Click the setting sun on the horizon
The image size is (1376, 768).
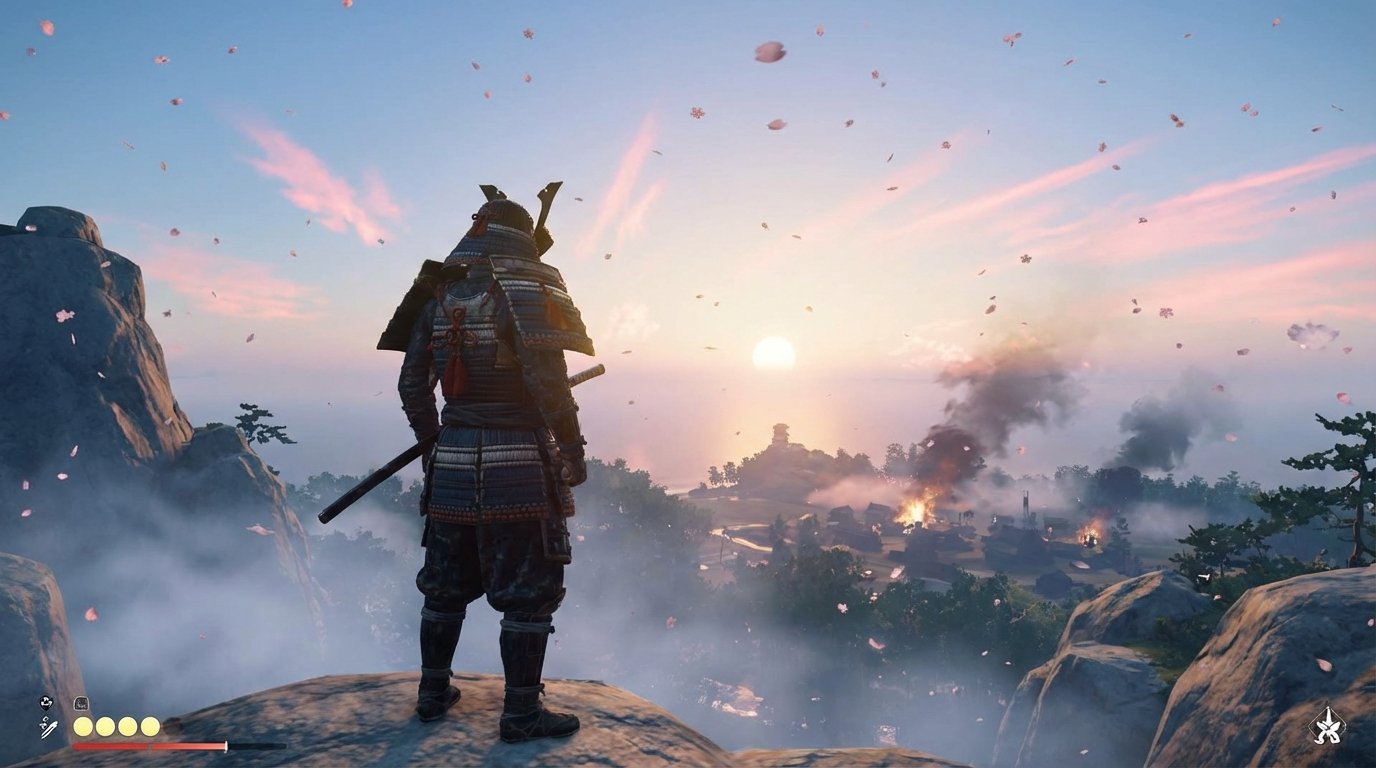pos(772,355)
